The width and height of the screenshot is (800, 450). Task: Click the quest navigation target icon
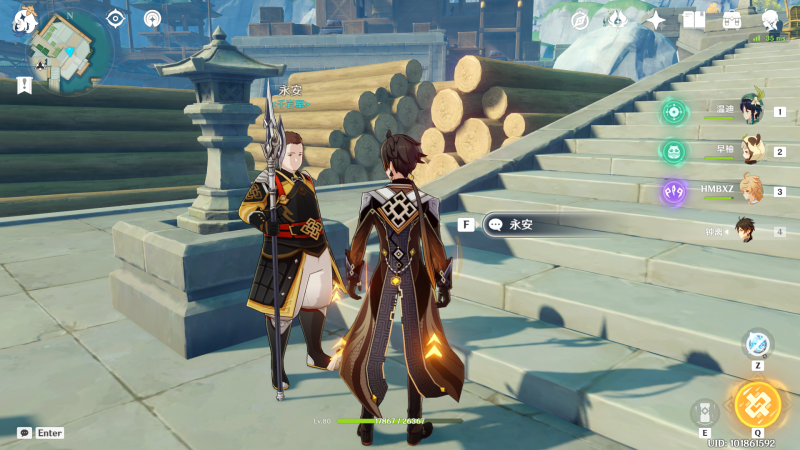tap(115, 18)
